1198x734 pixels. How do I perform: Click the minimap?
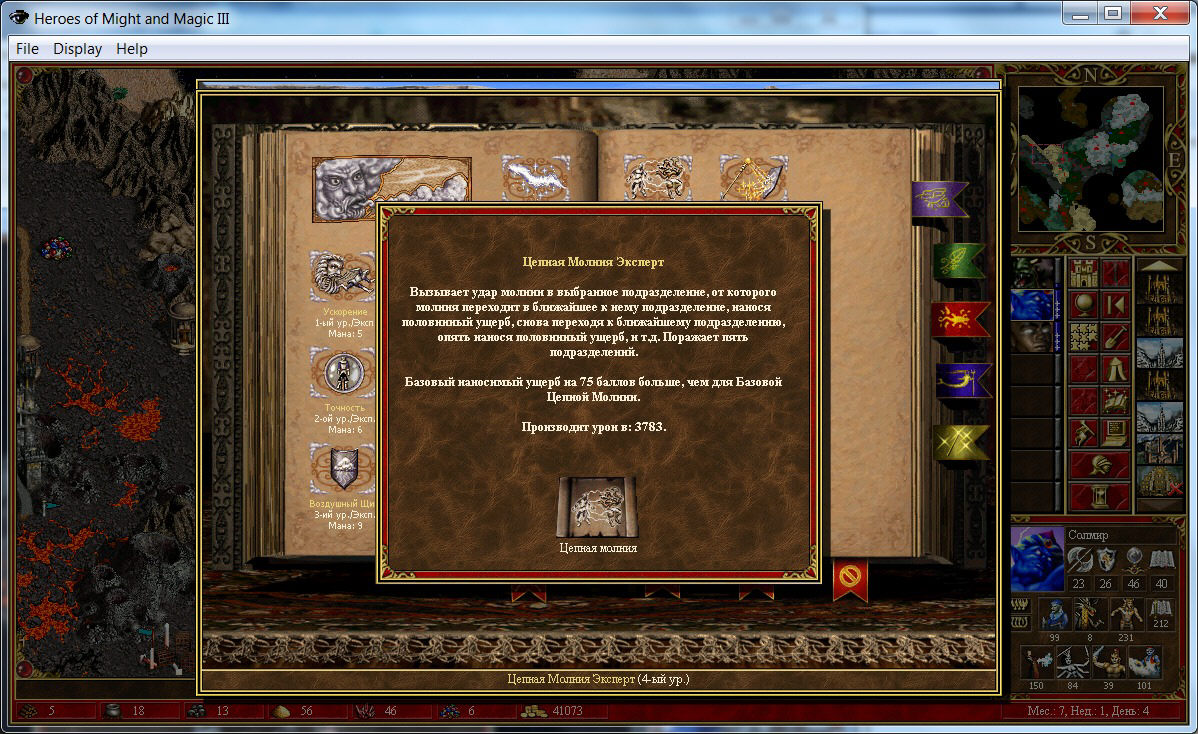pos(1091,158)
